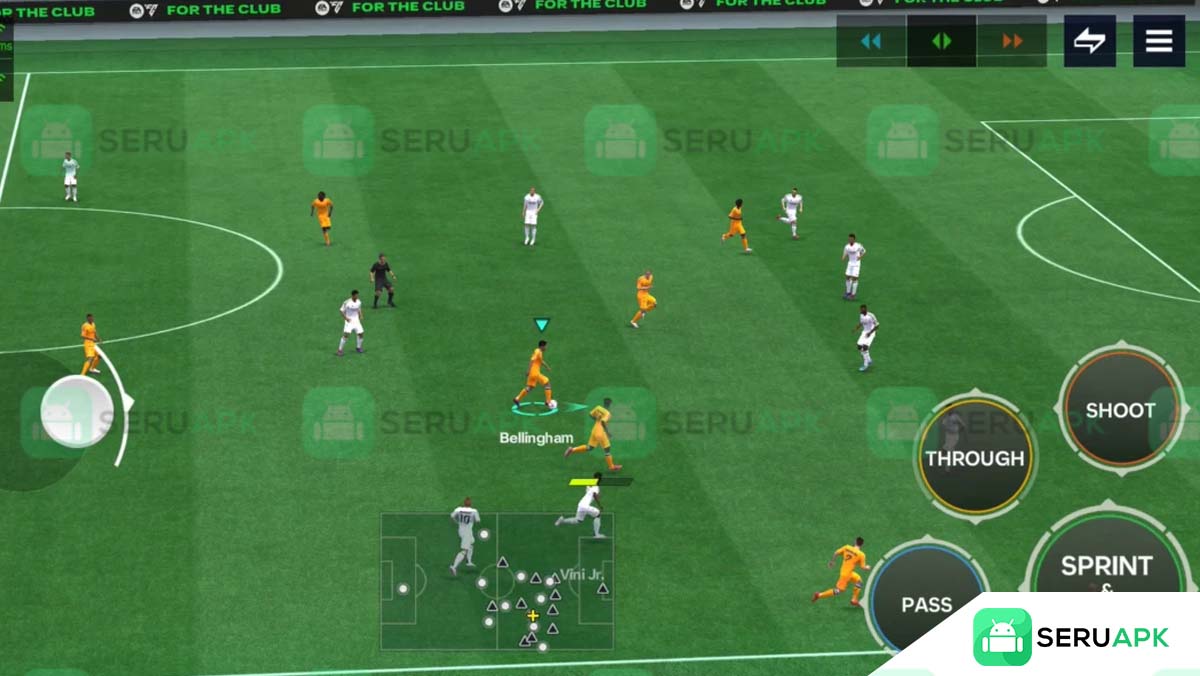The width and height of the screenshot is (1200, 676).
Task: Click the pitch radar minimap
Action: (x=497, y=581)
